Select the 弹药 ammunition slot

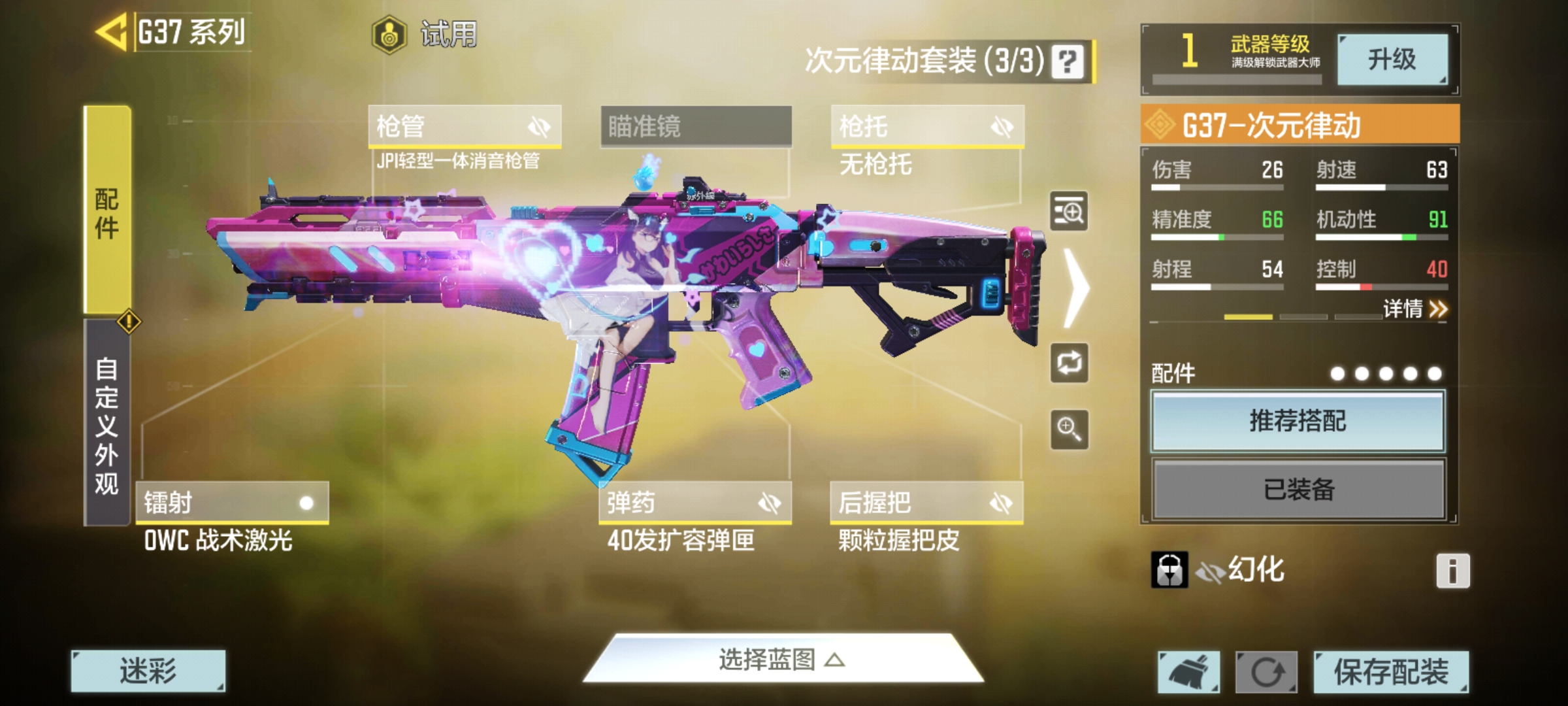695,503
